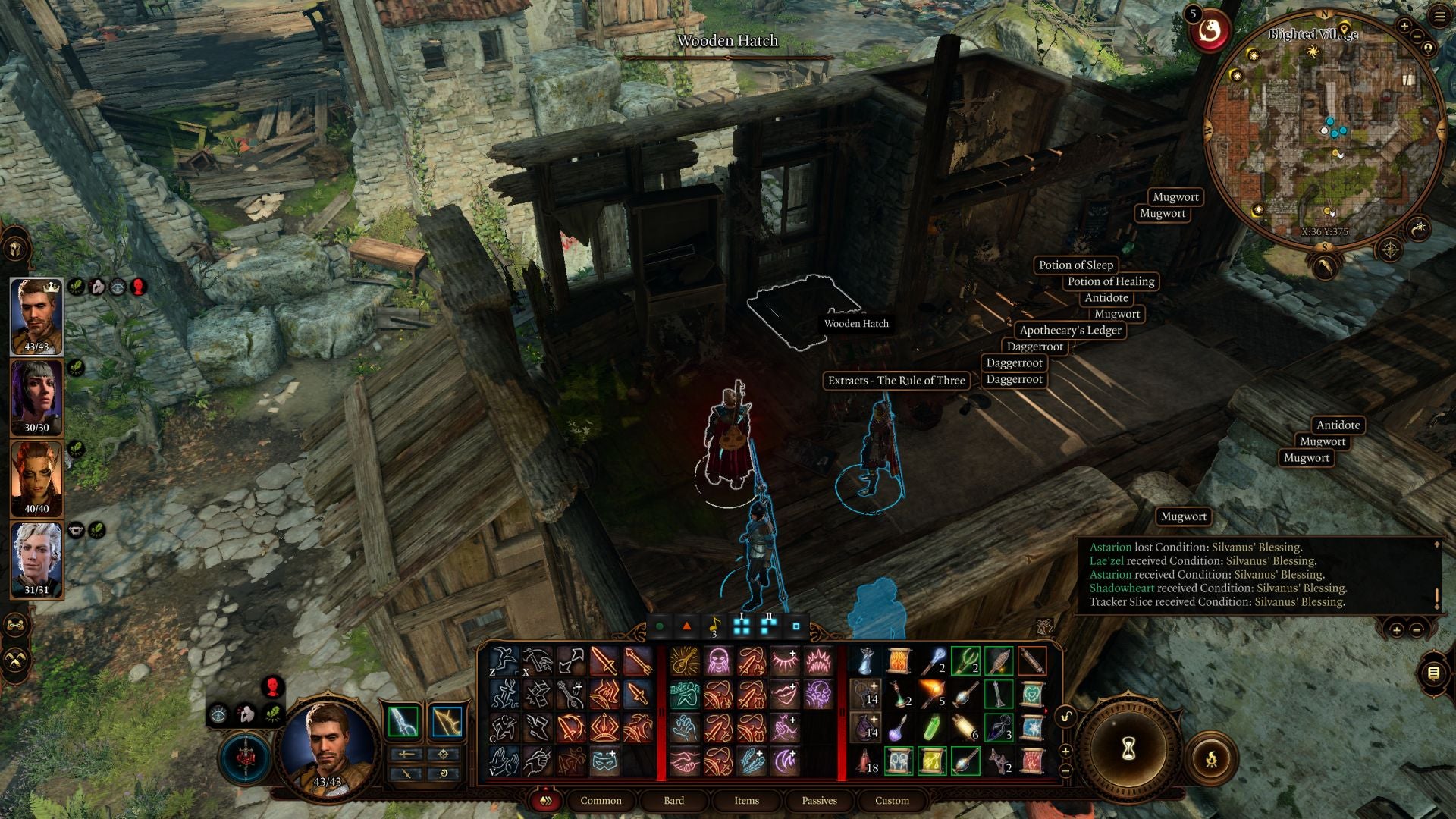The image size is (1456, 819).
Task: Expand the hotbar with the red double-chevron button
Action: [x=546, y=801]
